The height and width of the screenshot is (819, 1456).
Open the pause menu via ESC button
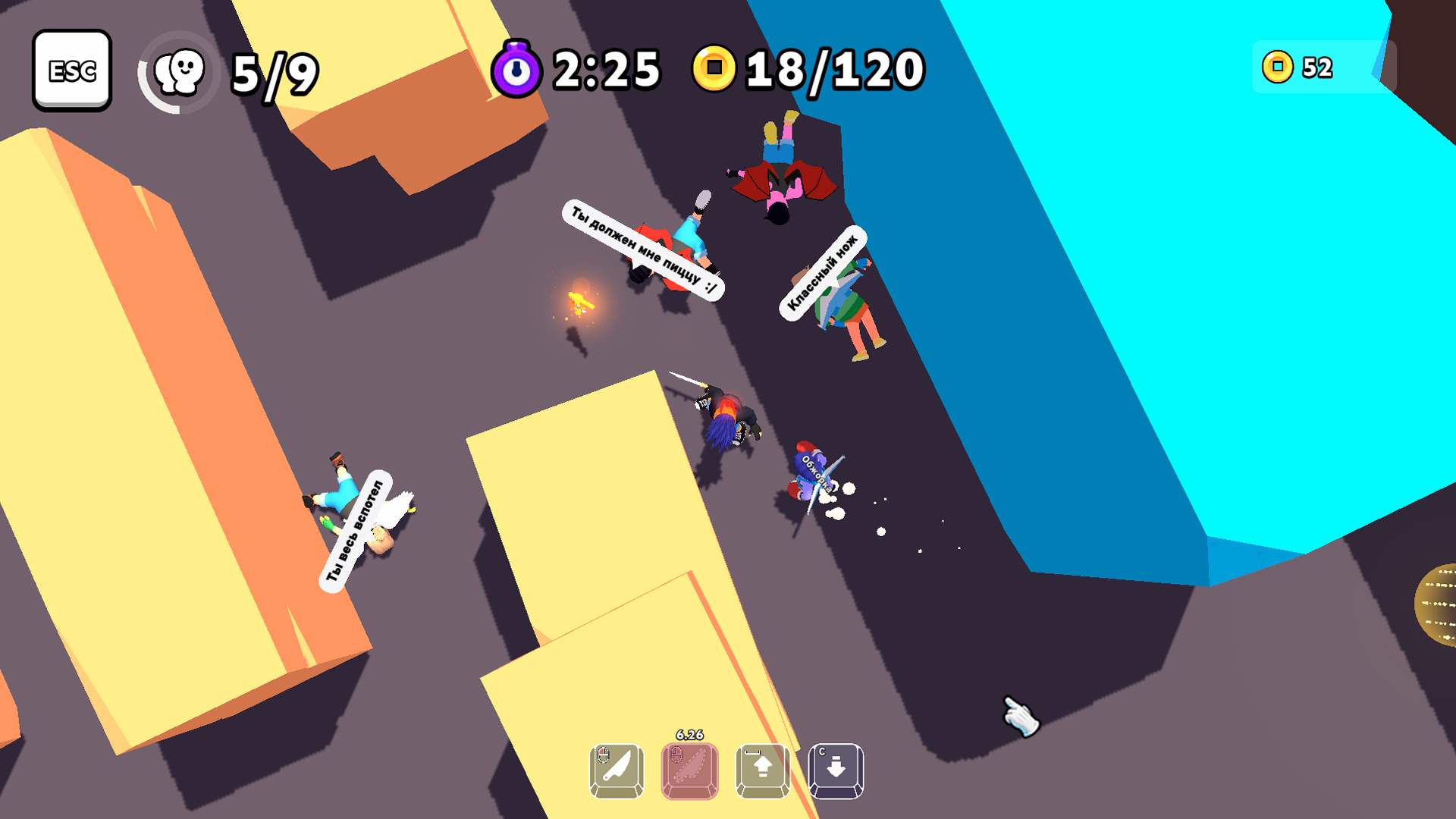click(72, 71)
